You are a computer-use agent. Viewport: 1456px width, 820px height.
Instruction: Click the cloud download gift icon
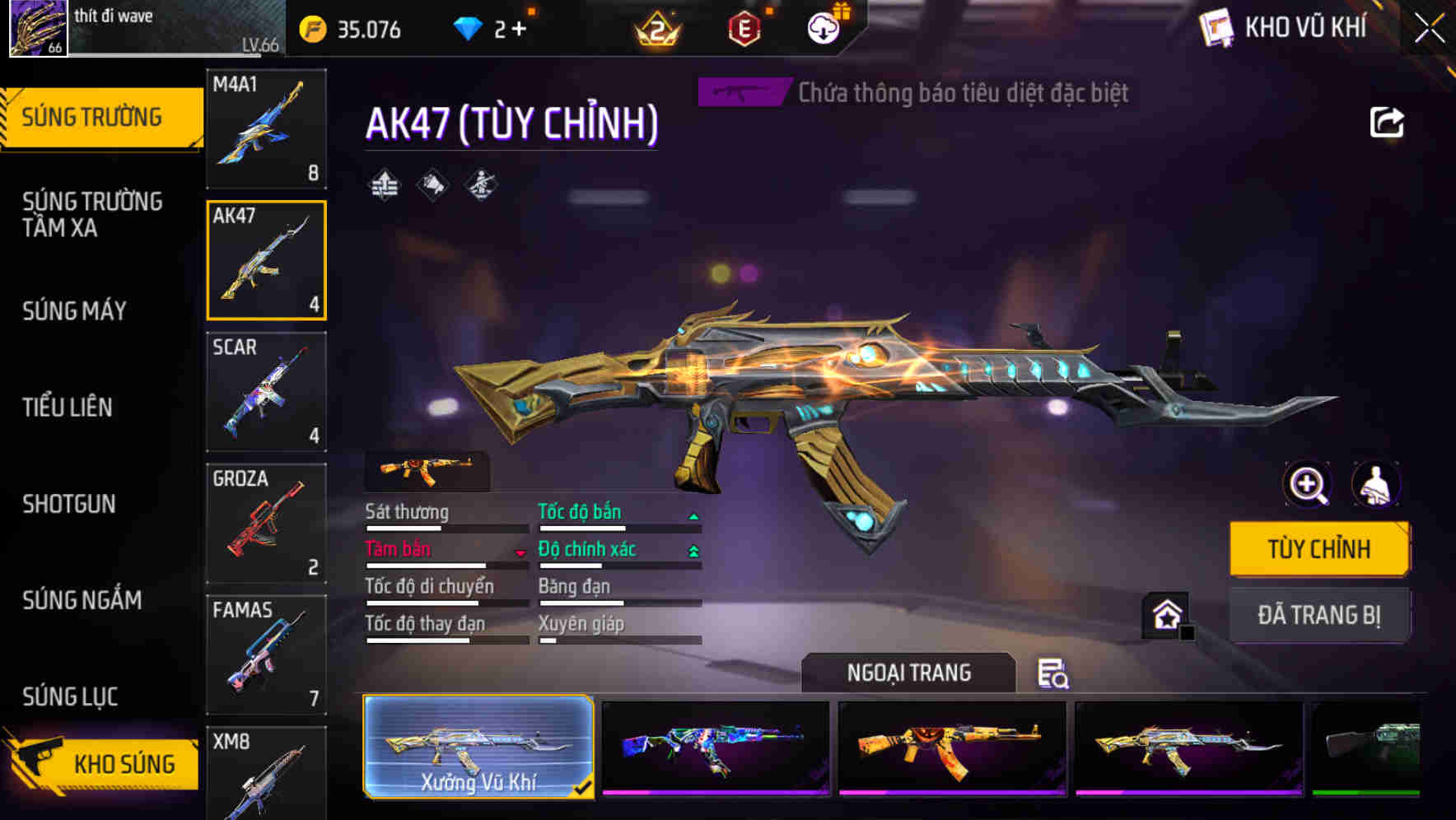coord(822,26)
